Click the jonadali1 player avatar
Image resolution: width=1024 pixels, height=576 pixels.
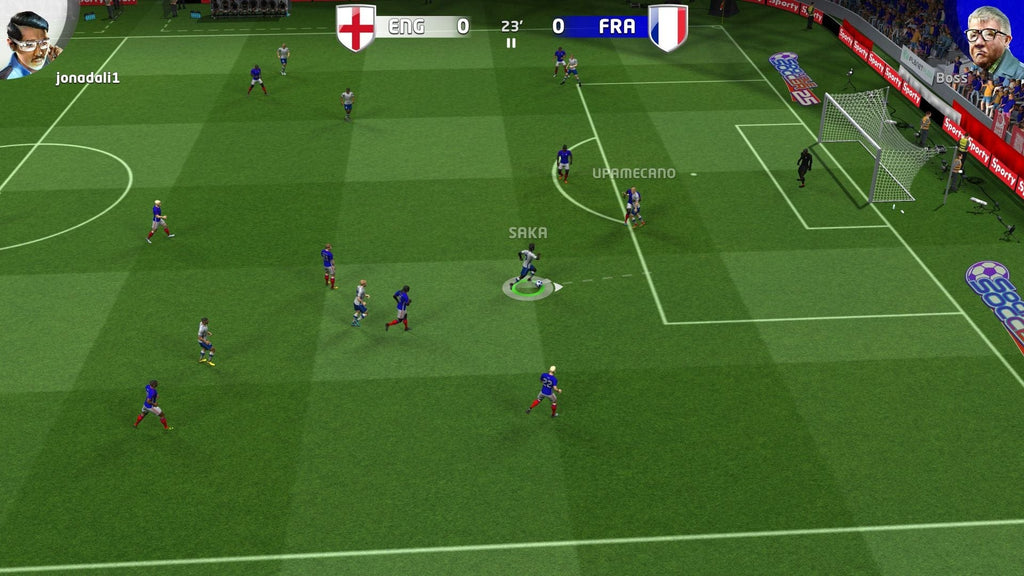(32, 37)
